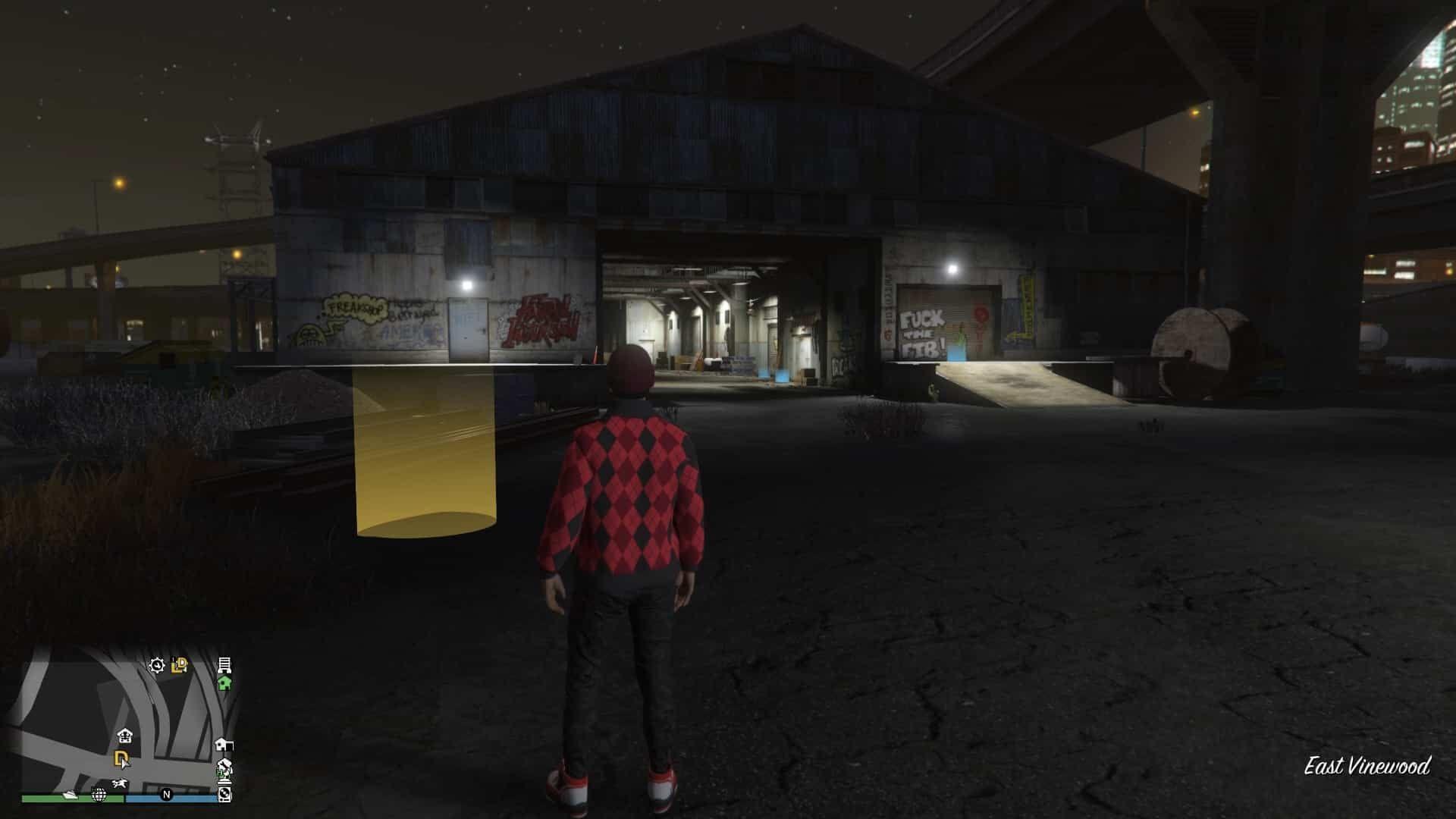Click the running animal blip on the minimap
The image size is (1456, 819).
pos(119,782)
